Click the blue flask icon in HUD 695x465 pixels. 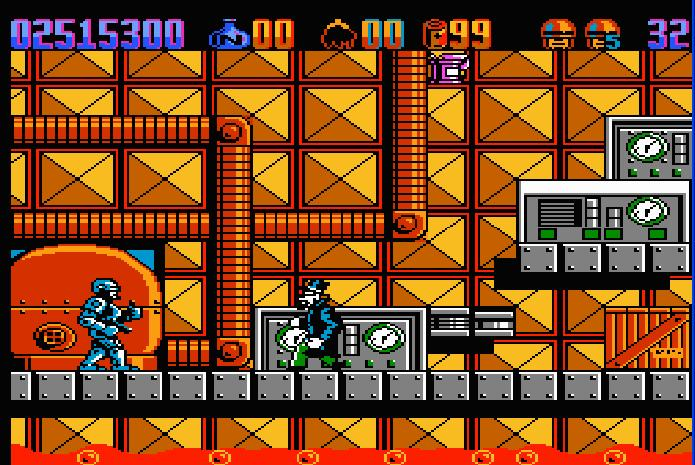[x=228, y=35]
